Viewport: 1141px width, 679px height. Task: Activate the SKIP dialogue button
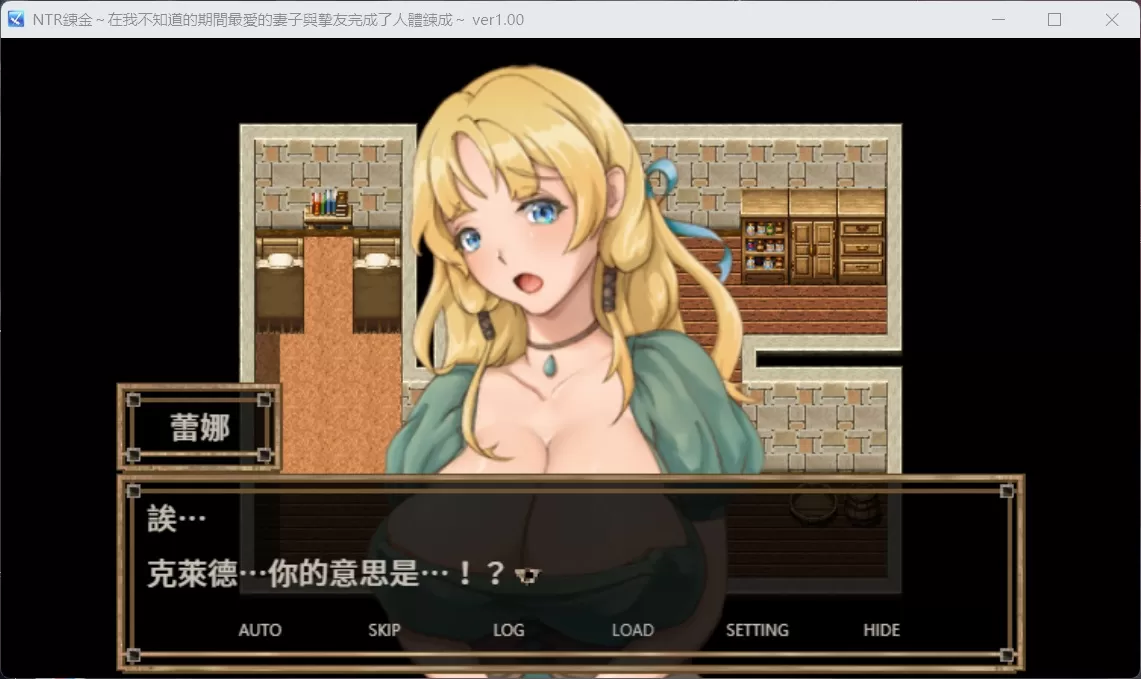coord(384,630)
